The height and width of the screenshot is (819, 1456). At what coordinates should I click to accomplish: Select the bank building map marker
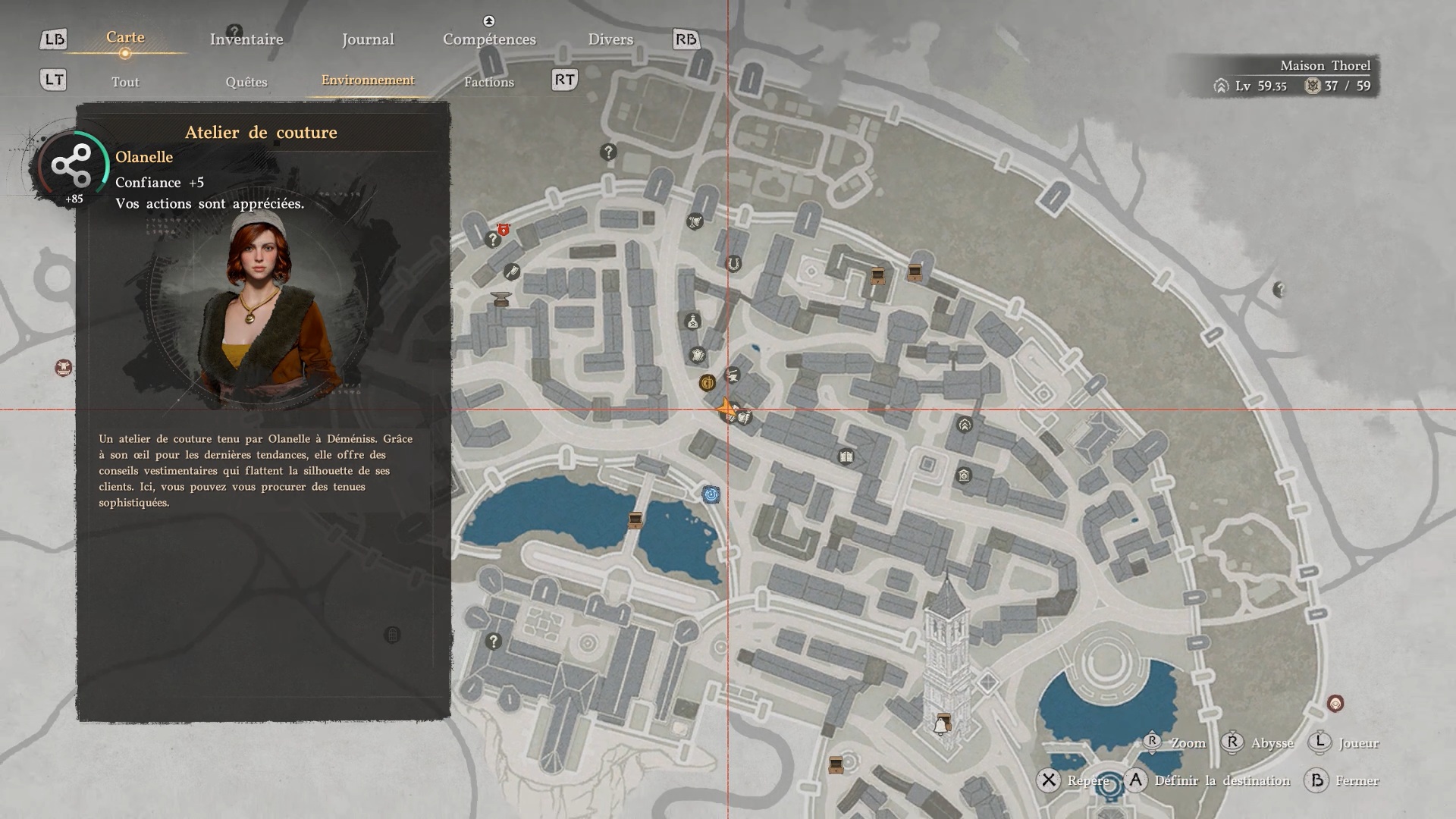[964, 476]
